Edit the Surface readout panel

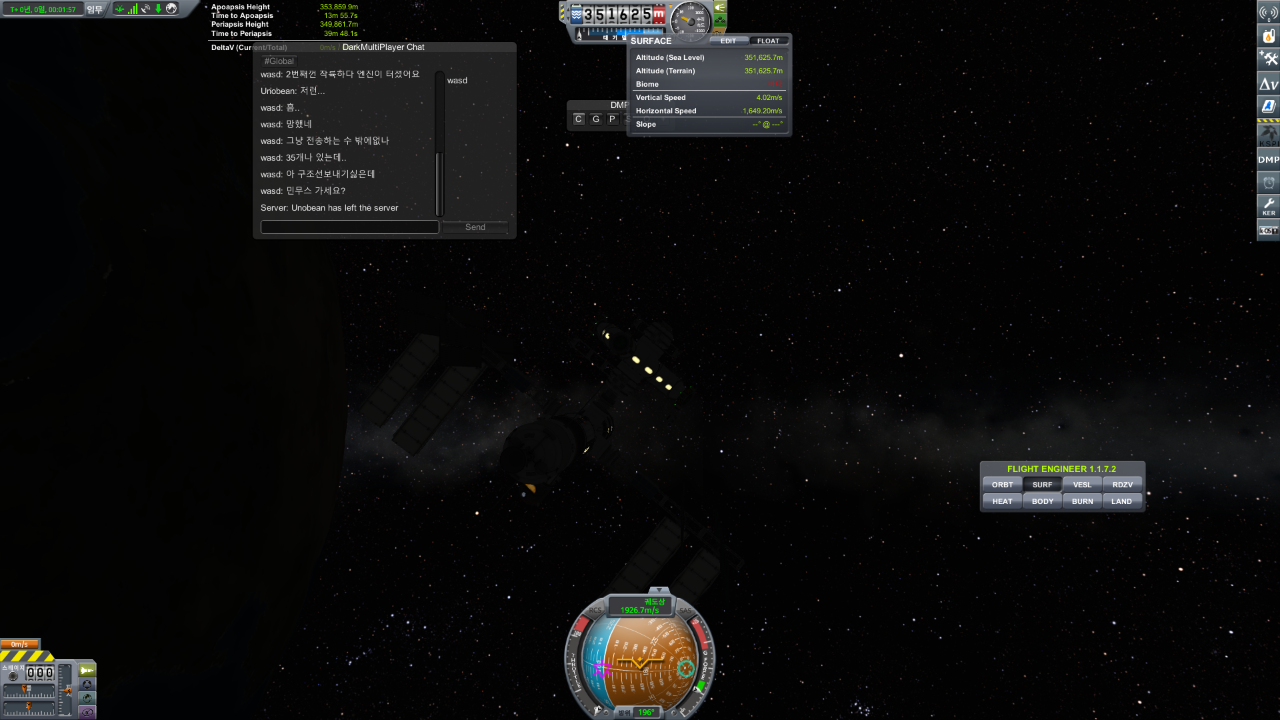click(x=728, y=41)
